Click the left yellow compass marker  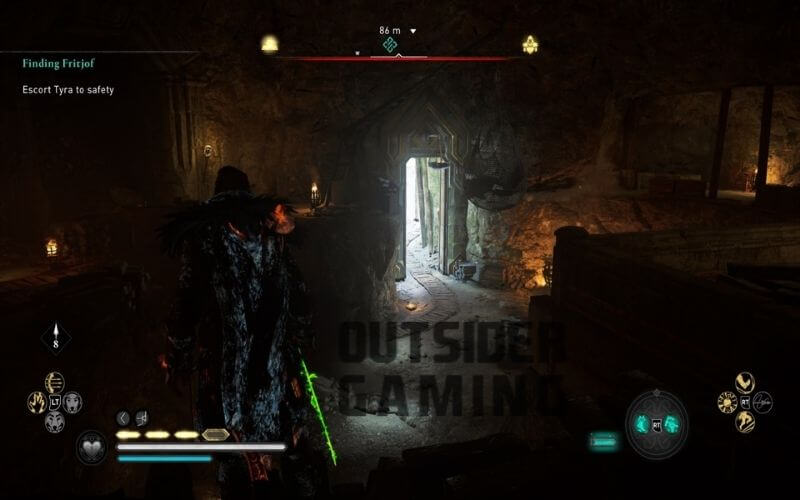269,44
